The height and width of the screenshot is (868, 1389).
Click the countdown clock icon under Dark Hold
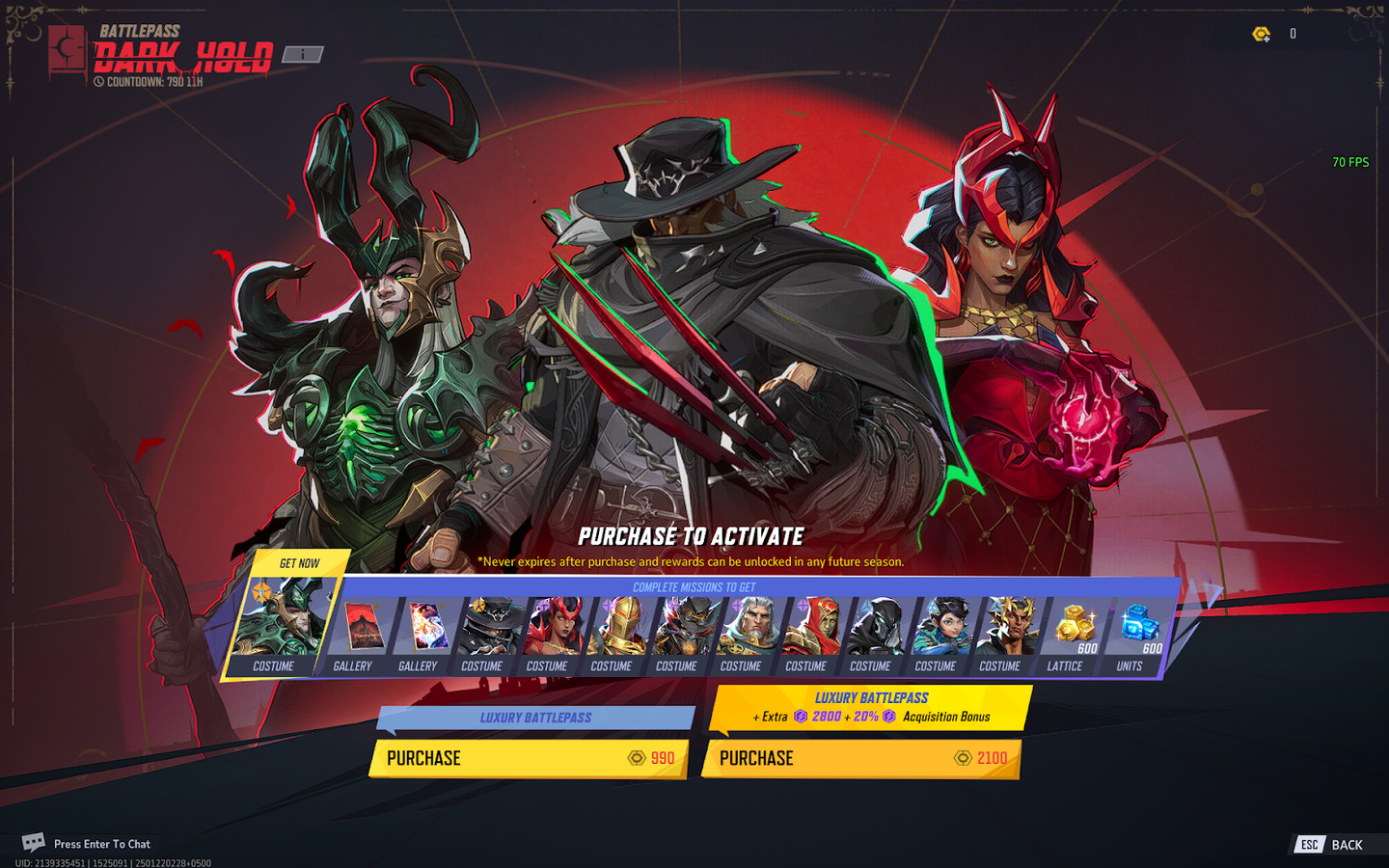[x=99, y=81]
